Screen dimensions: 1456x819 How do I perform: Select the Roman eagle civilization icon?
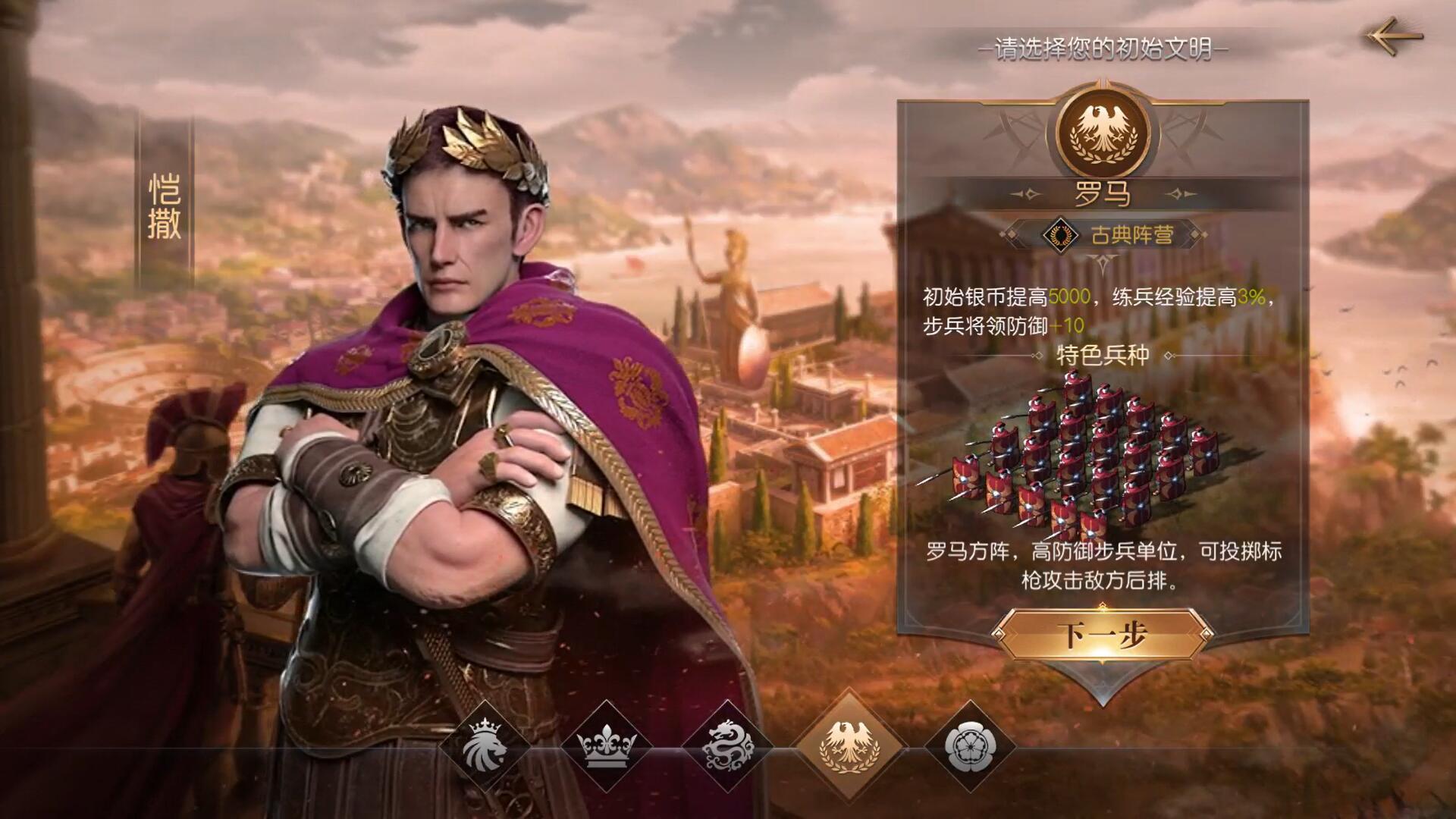click(x=849, y=743)
